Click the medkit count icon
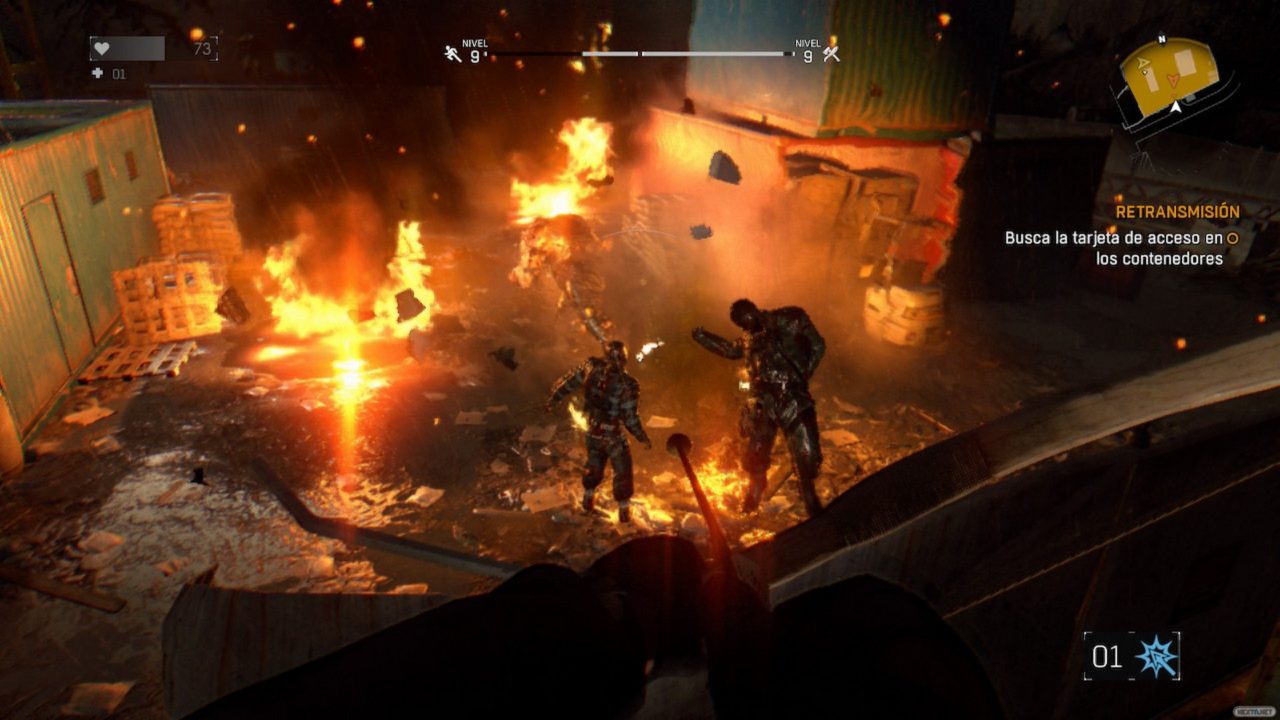Screen dimensions: 1280x720 click(x=97, y=74)
